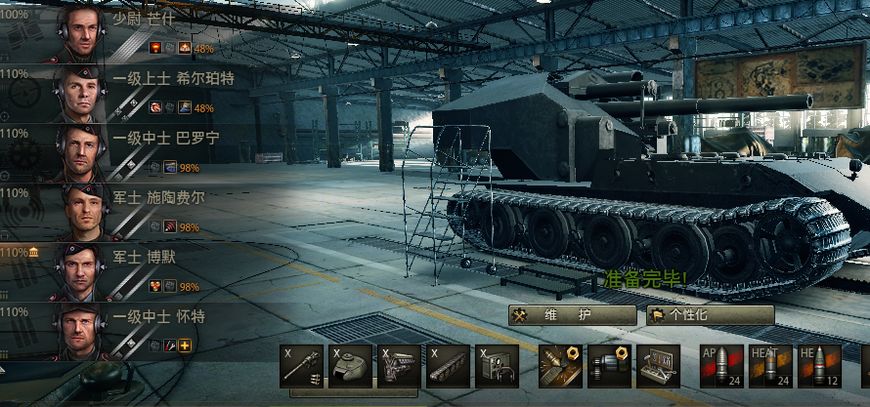Select the AP shell slot
This screenshot has width=870, height=407.
721,366
